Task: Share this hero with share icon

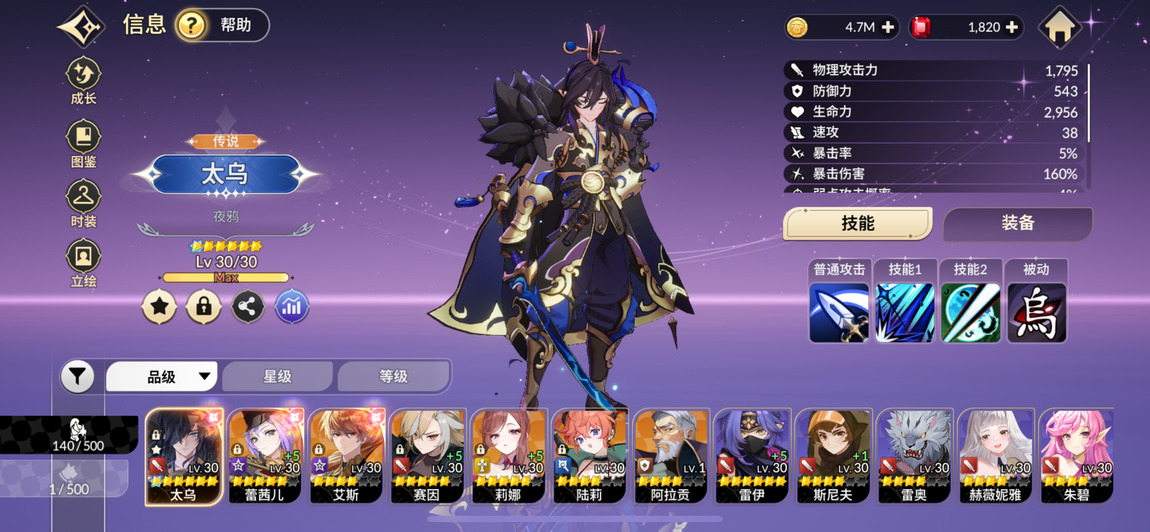Action: point(248,306)
